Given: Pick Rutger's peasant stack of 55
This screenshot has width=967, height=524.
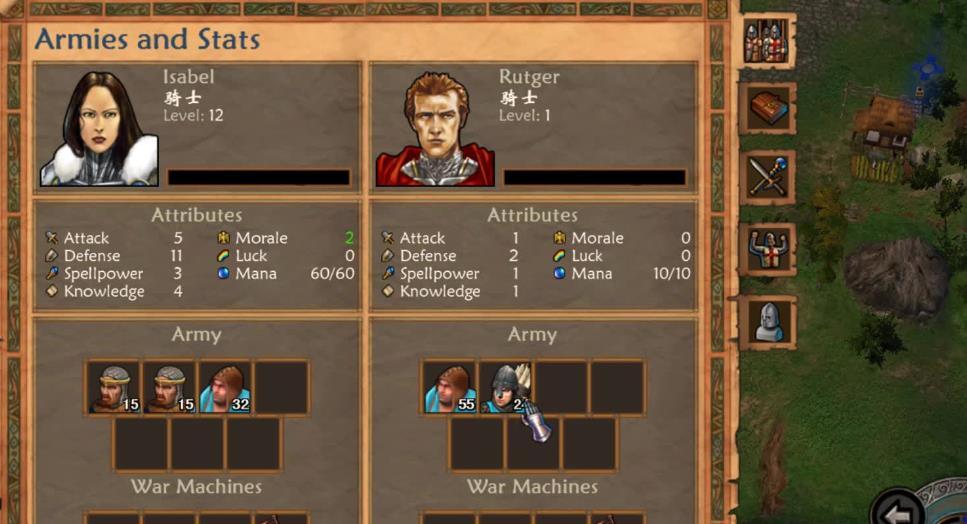Looking at the screenshot, I should [449, 387].
